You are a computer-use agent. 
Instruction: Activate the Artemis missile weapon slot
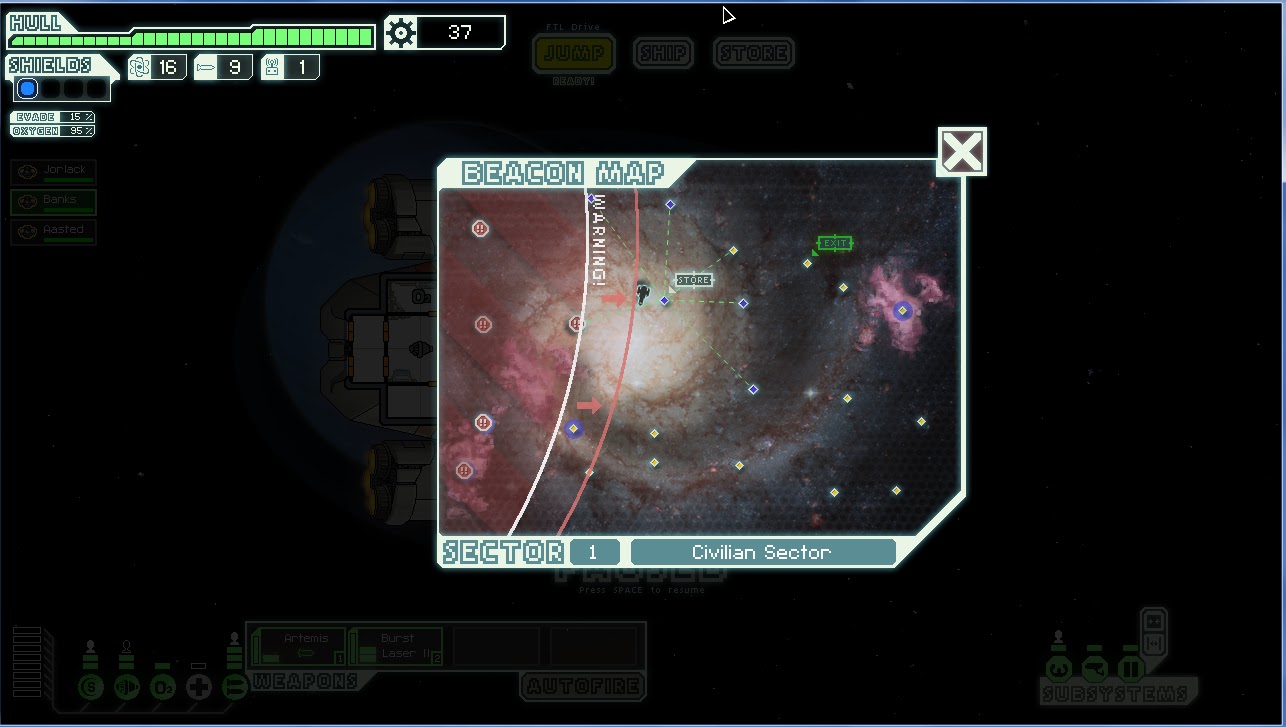[300, 646]
